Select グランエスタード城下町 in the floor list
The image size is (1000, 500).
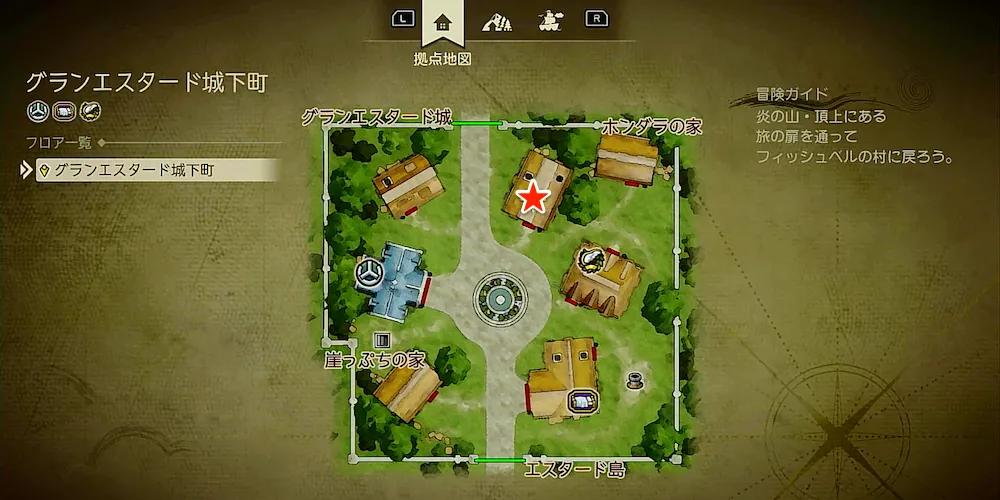[133, 170]
